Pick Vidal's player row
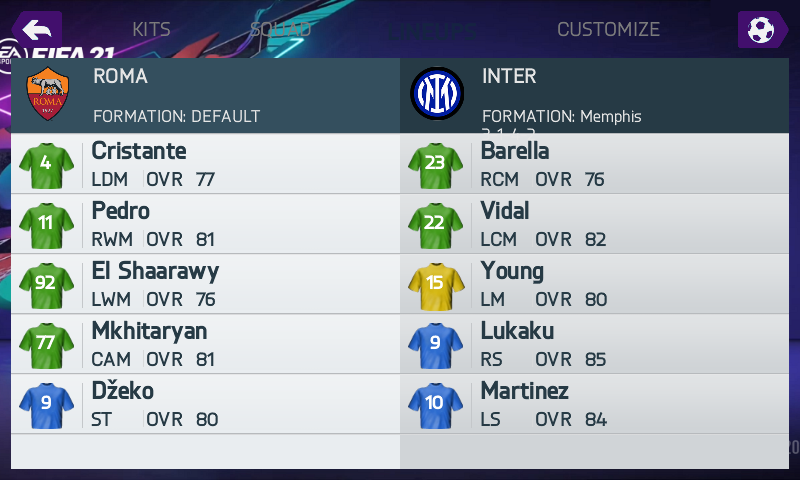This screenshot has width=800, height=480. (595, 224)
